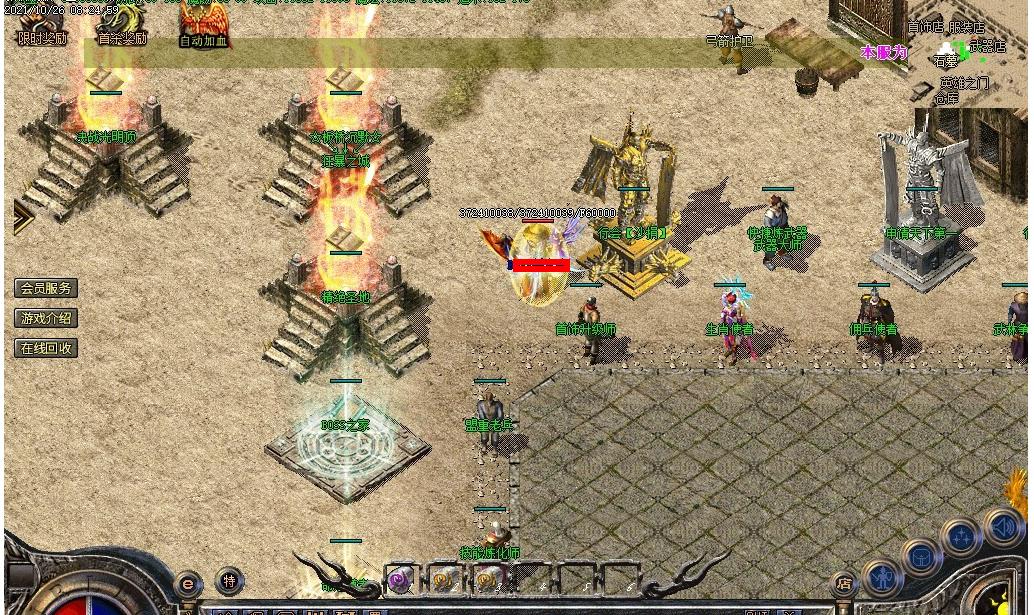Open the bag inventory icon
Image resolution: width=1034 pixels, height=615 pixels.
click(922, 557)
